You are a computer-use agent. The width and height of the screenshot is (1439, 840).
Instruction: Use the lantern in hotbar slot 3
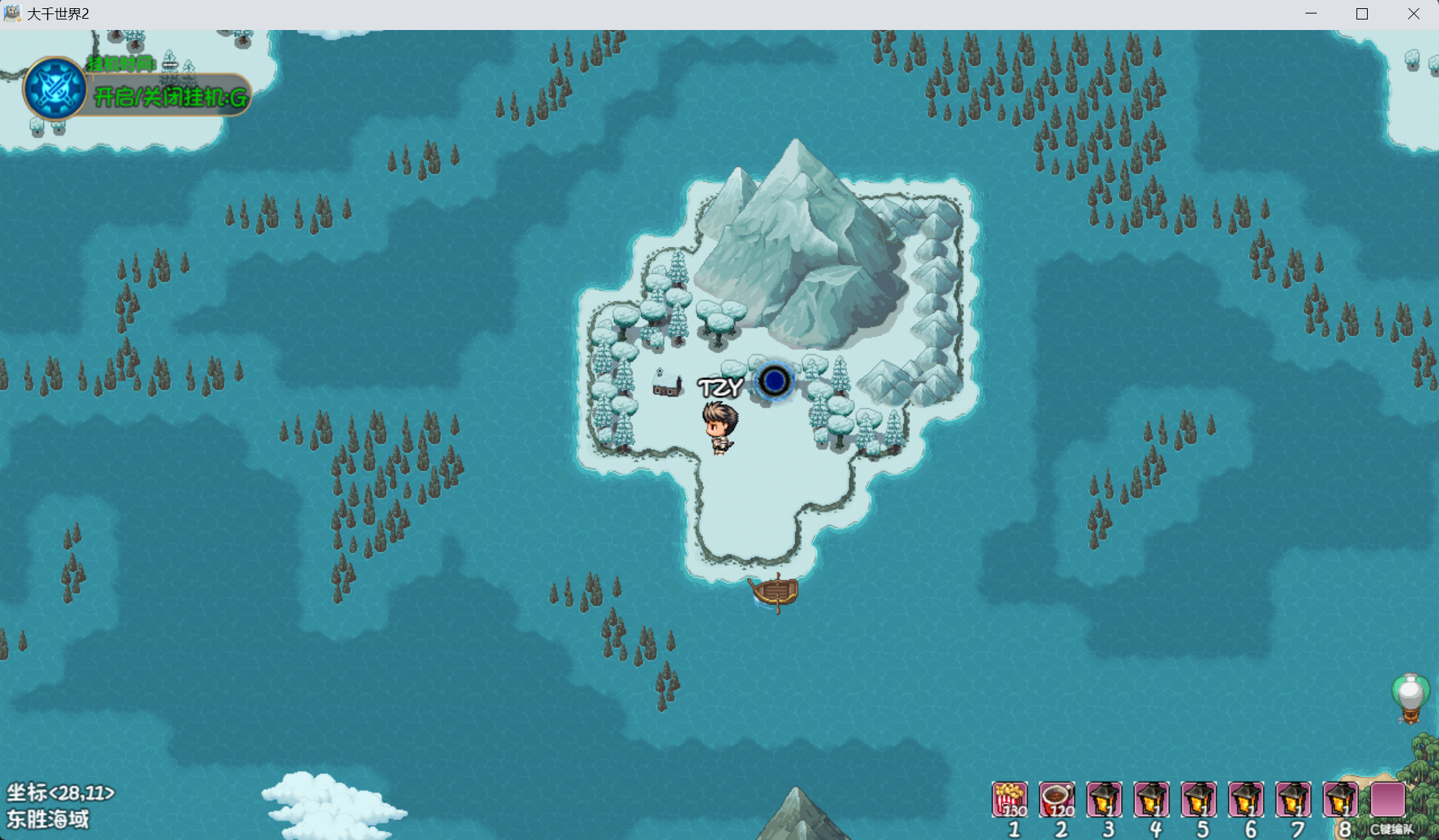tap(1104, 799)
